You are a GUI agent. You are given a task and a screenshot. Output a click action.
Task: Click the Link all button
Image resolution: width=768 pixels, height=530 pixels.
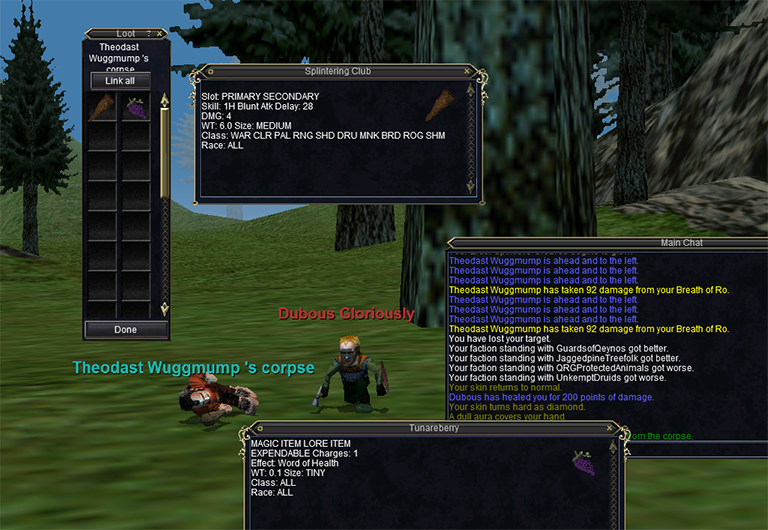point(120,81)
